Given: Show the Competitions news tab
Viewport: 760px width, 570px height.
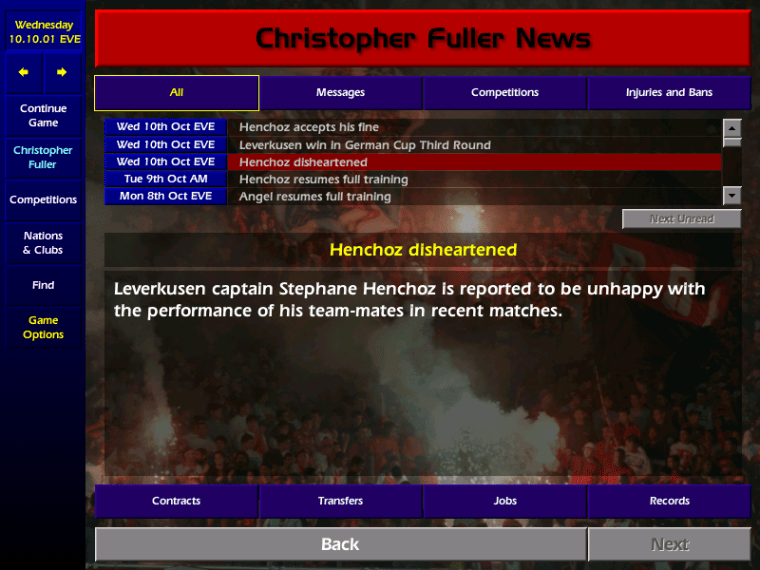Looking at the screenshot, I should (505, 93).
